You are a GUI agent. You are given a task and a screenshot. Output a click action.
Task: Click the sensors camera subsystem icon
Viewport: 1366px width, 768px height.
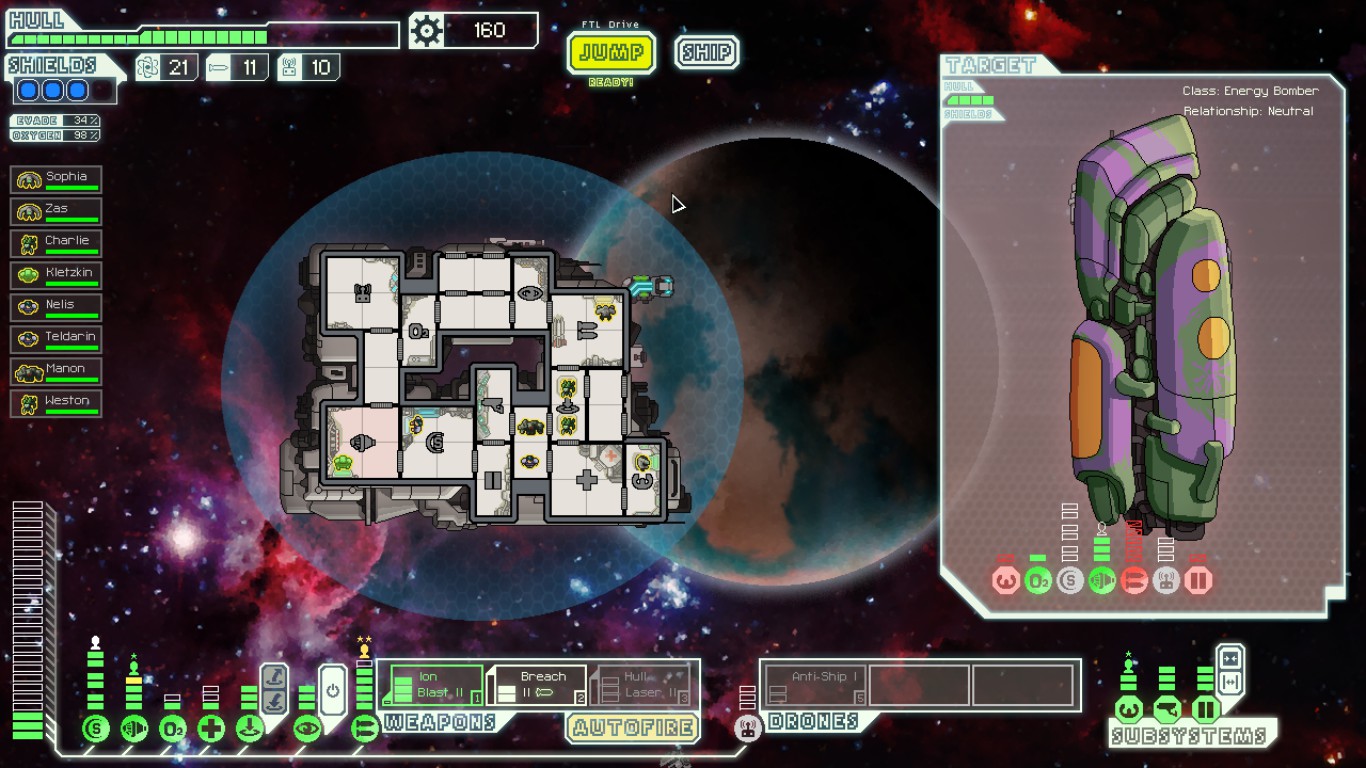(1167, 711)
